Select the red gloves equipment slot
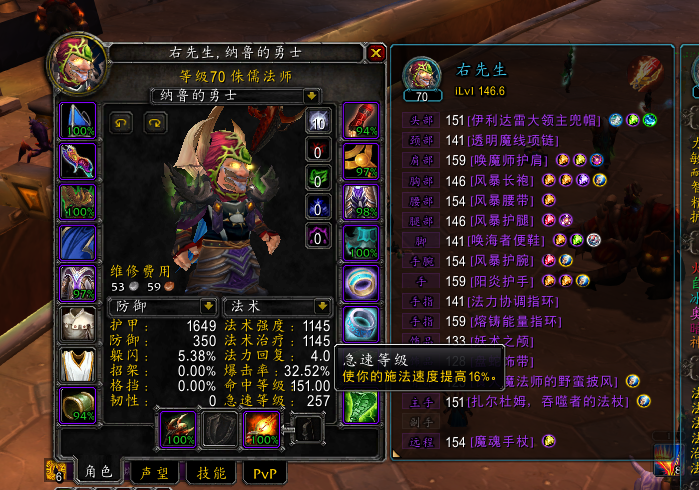The height and width of the screenshot is (490, 699). pyautogui.click(x=360, y=122)
